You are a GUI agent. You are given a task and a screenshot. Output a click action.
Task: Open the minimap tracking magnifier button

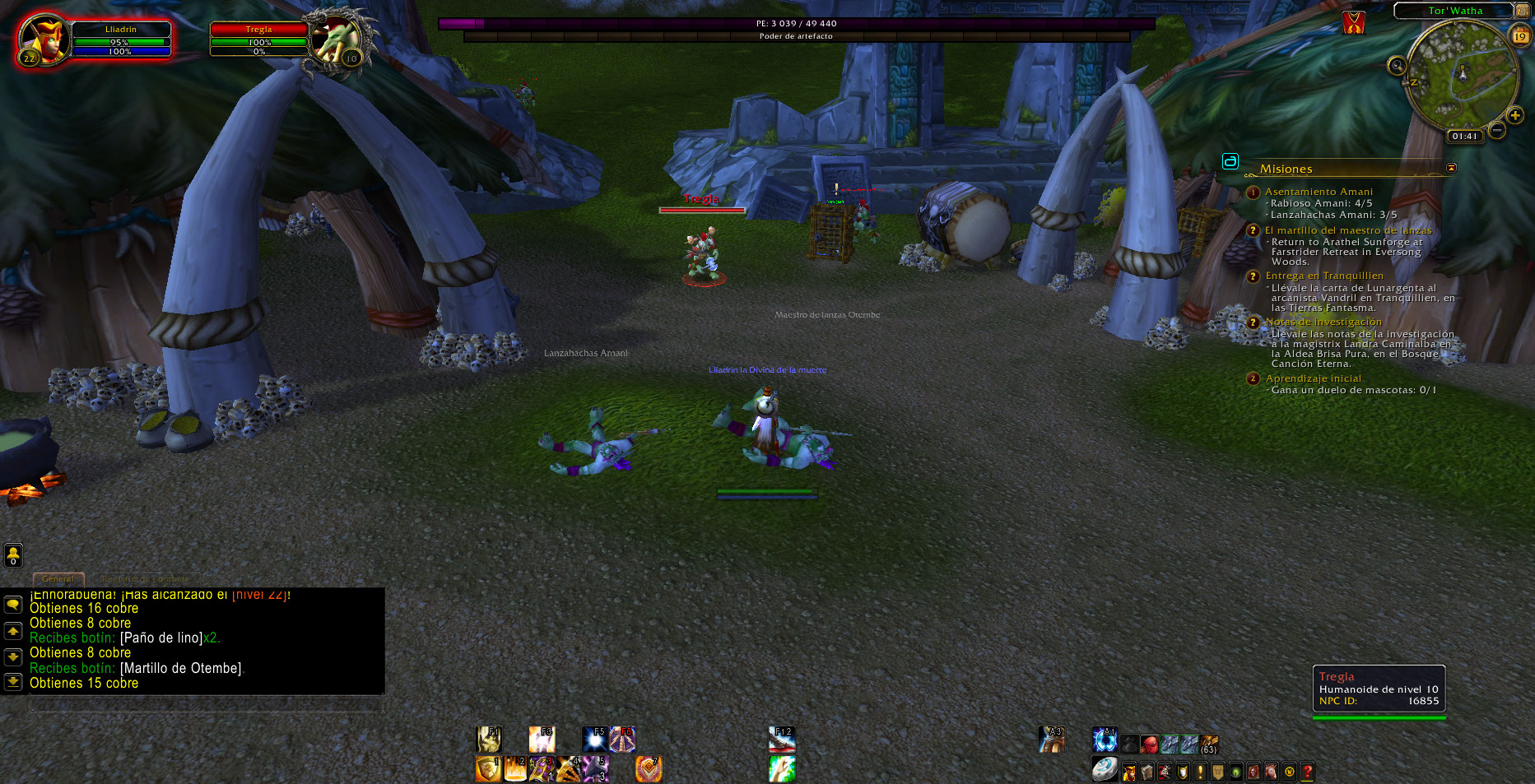click(x=1397, y=66)
